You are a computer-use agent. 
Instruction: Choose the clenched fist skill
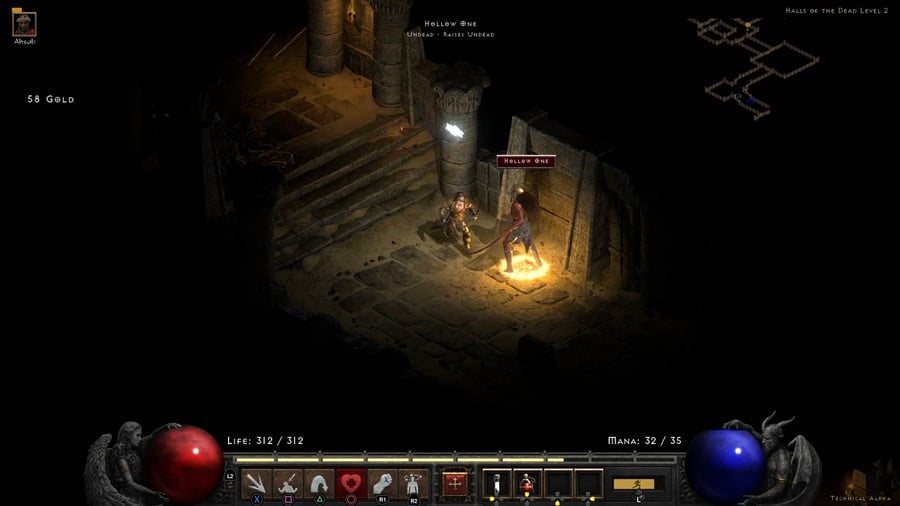coord(382,484)
